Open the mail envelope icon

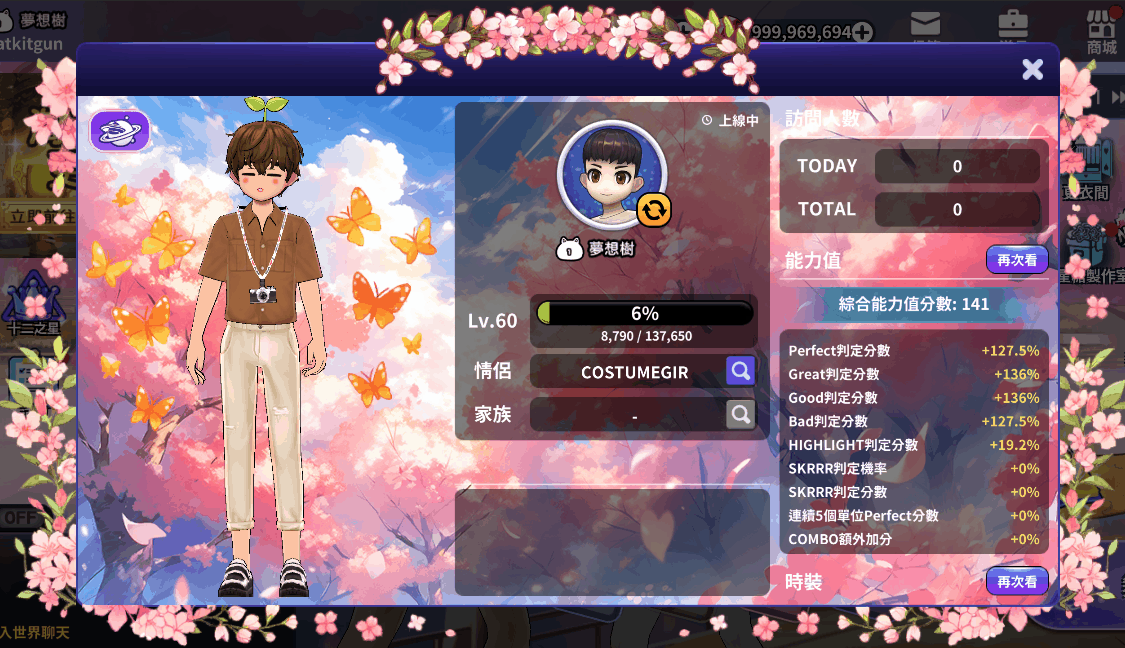(925, 25)
